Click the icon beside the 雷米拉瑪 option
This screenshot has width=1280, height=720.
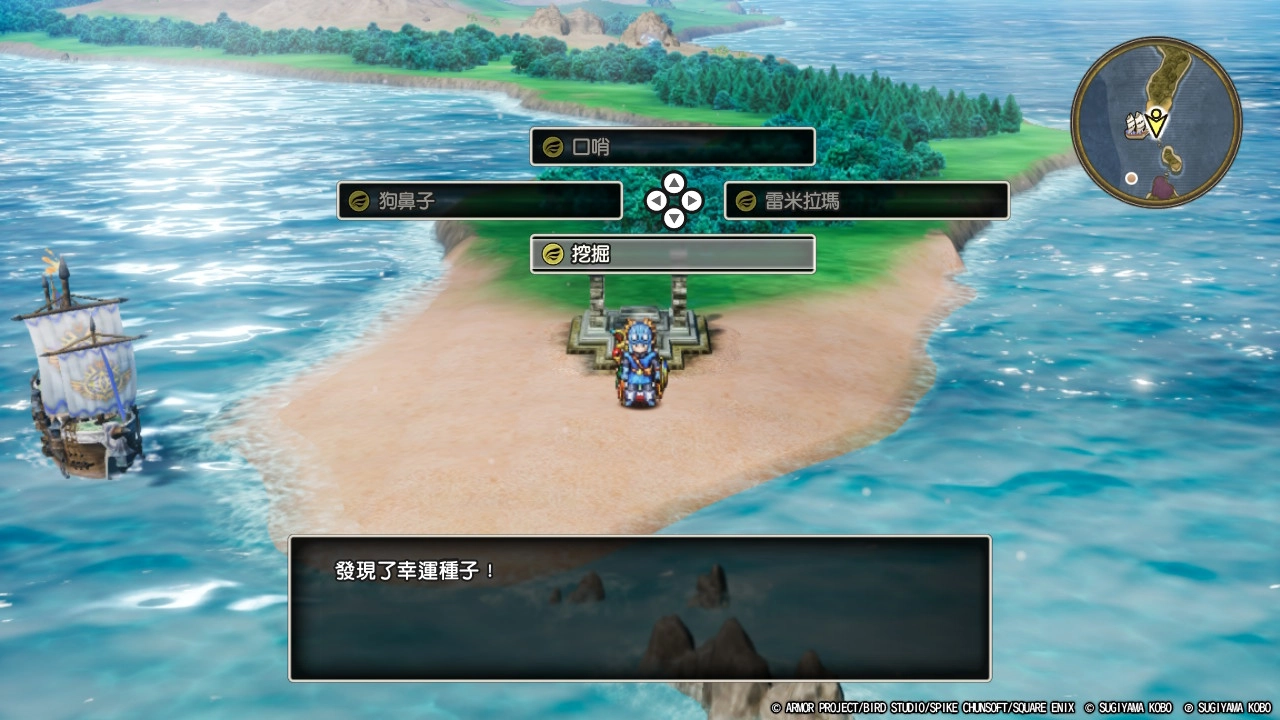click(x=744, y=201)
